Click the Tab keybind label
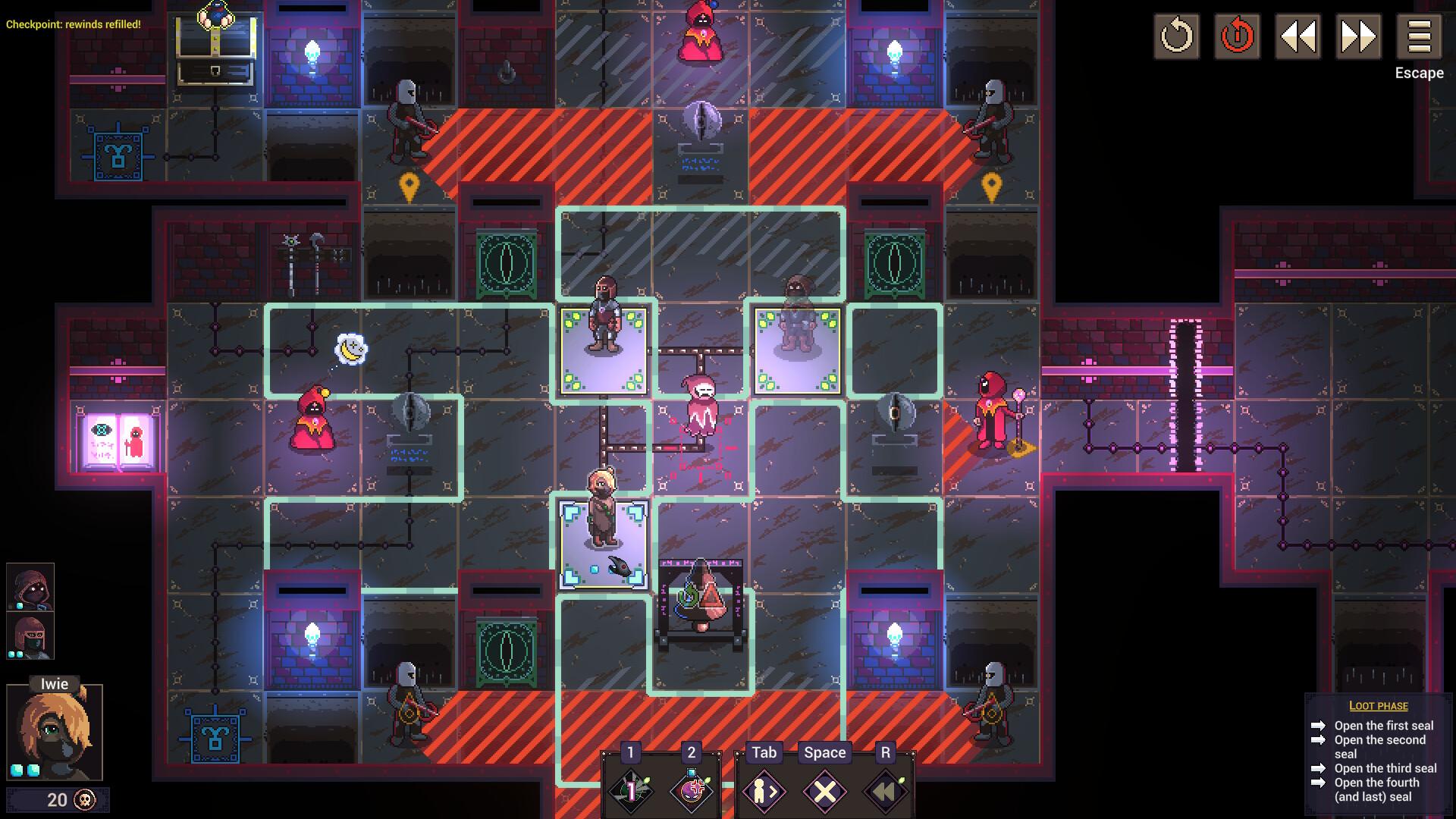 pyautogui.click(x=764, y=752)
